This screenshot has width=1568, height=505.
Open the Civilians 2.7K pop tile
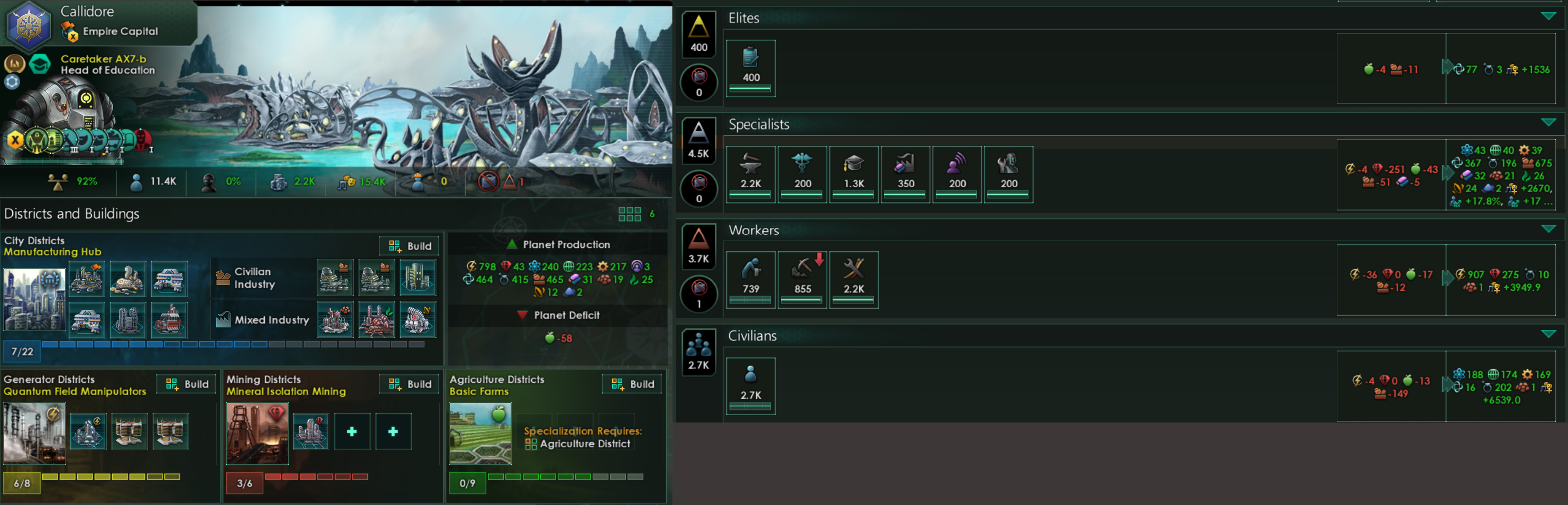(751, 385)
